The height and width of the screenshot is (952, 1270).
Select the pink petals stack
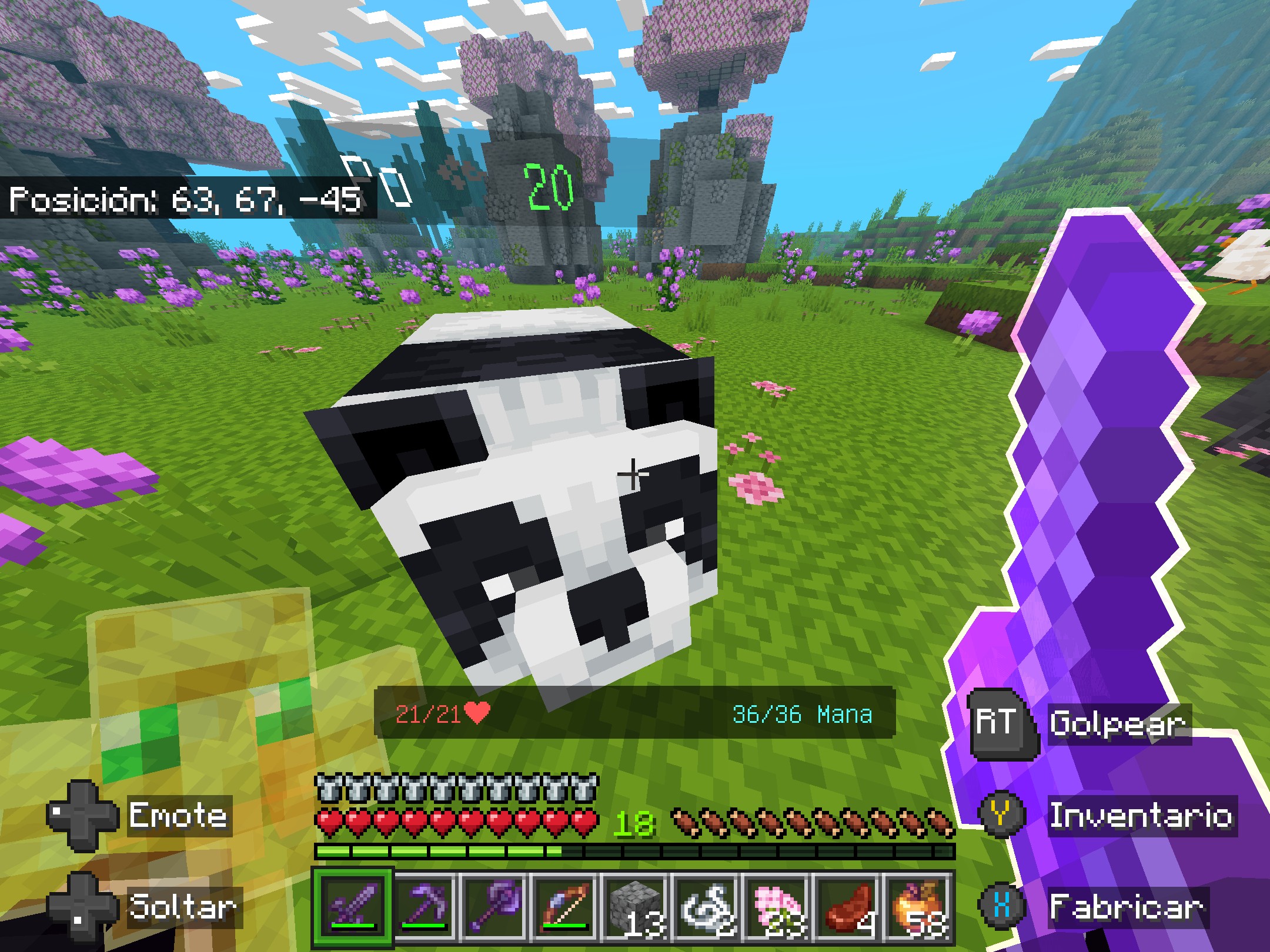pos(775,908)
